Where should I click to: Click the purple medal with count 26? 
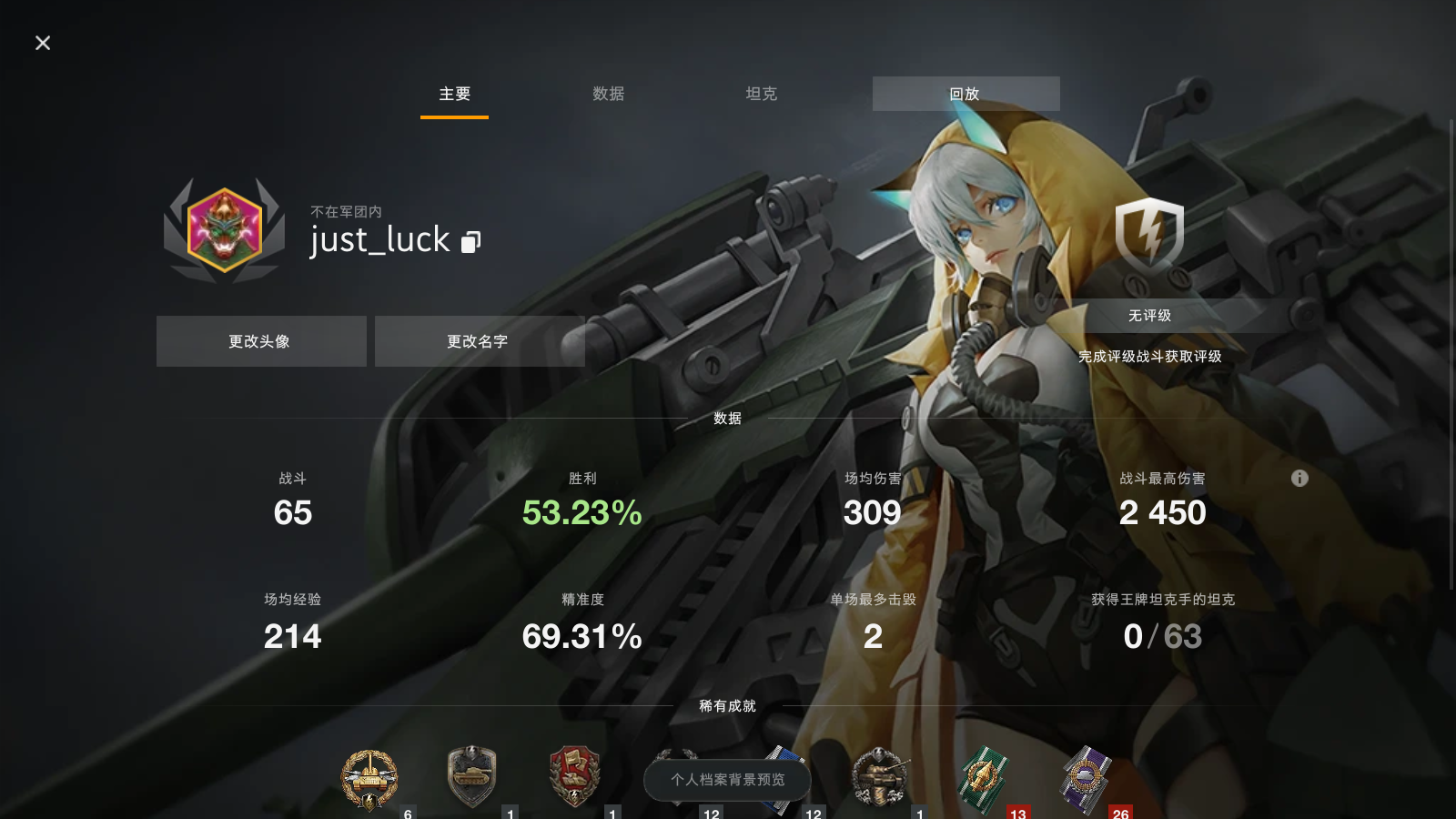(1086, 778)
